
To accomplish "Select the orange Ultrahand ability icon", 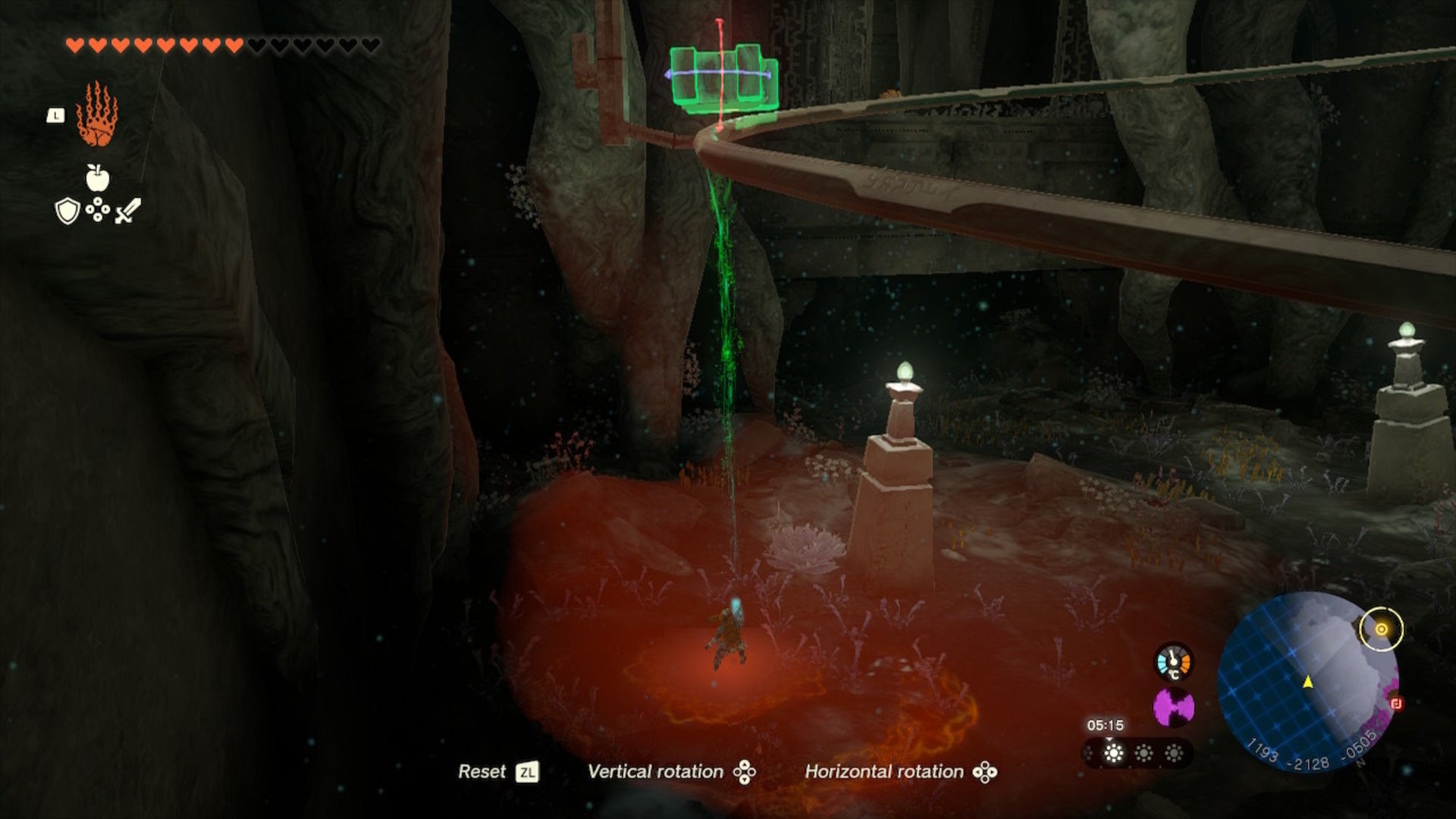I will [x=96, y=115].
